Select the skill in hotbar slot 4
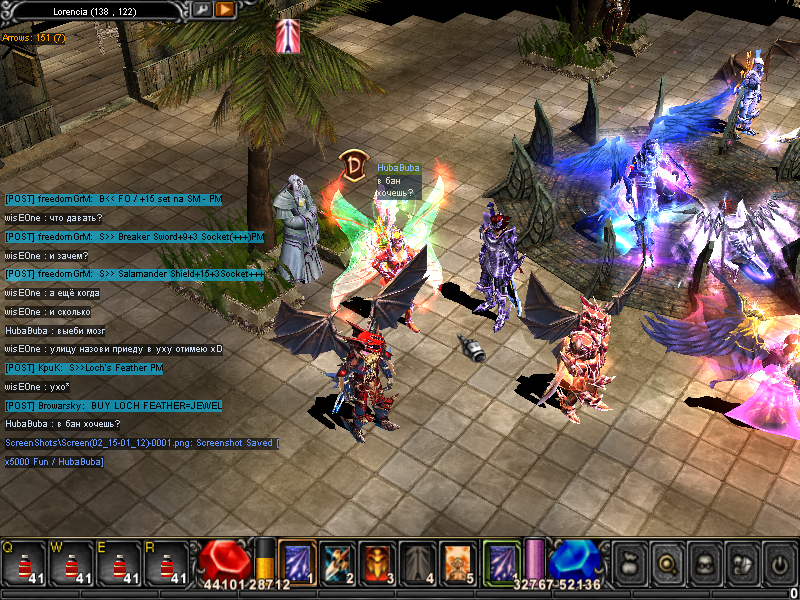 (x=417, y=562)
